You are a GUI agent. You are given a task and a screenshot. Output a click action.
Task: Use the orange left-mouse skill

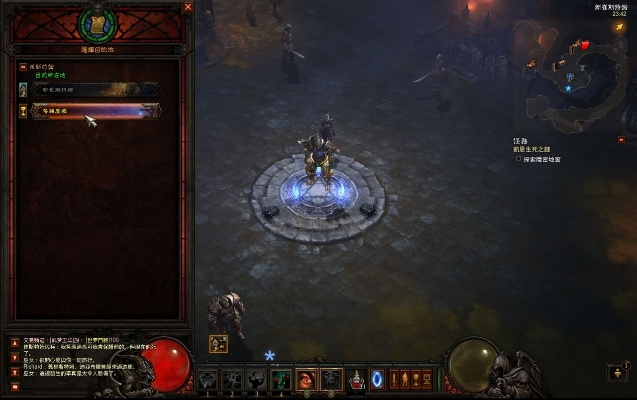(307, 380)
